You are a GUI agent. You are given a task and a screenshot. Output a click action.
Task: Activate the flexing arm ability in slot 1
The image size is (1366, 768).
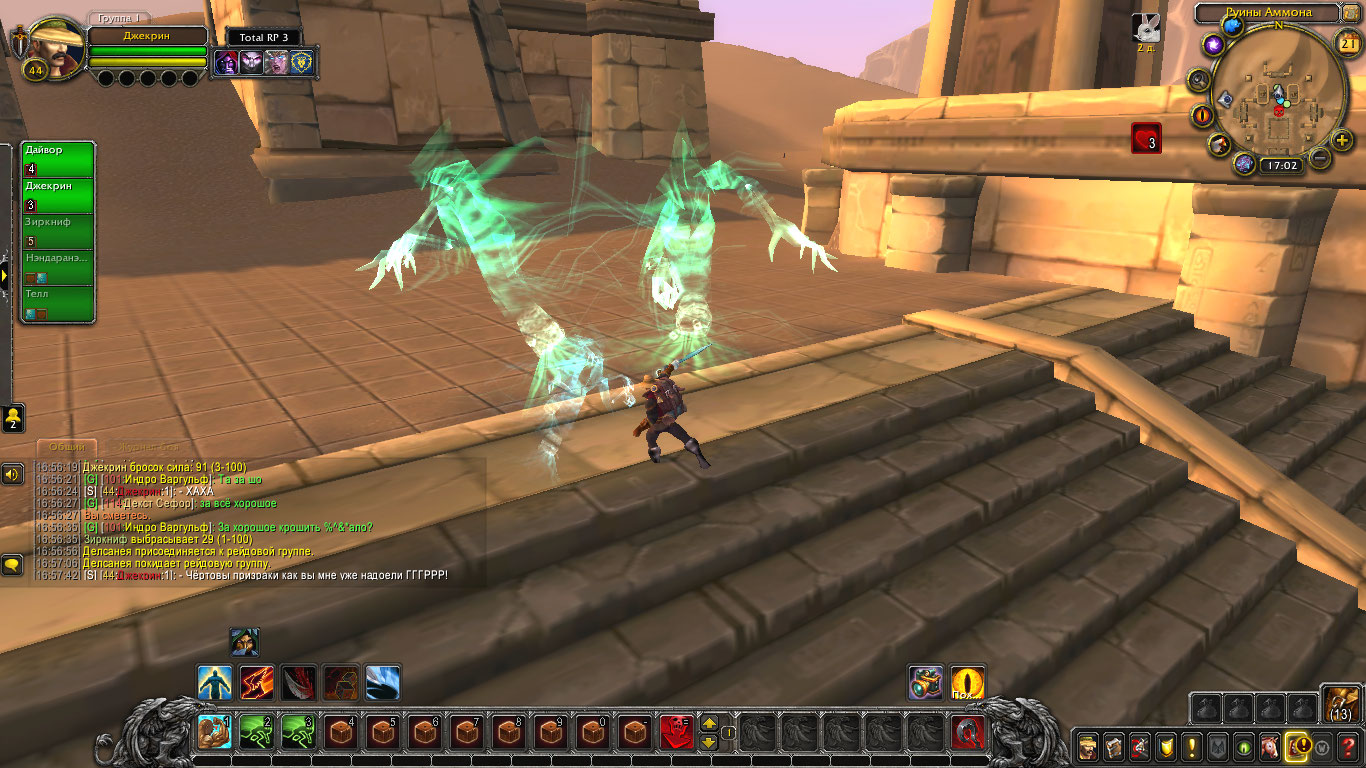(214, 732)
